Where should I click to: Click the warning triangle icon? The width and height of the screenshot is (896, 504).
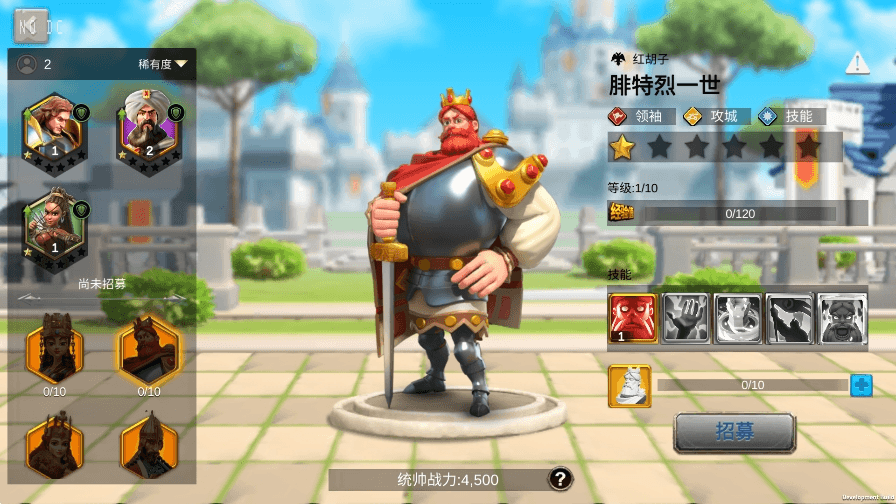tap(857, 64)
